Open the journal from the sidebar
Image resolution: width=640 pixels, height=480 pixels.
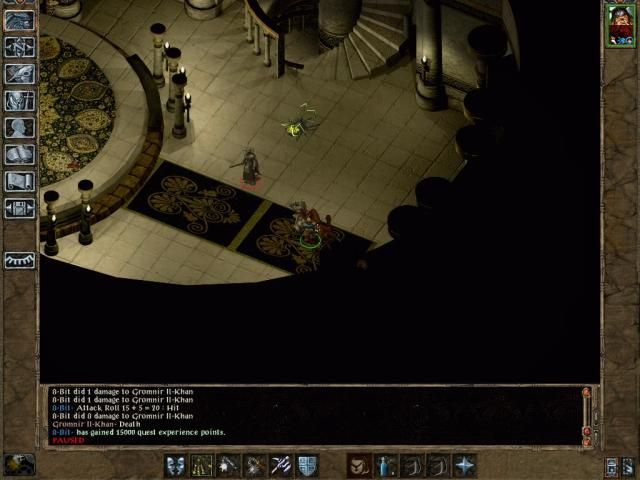20,73
